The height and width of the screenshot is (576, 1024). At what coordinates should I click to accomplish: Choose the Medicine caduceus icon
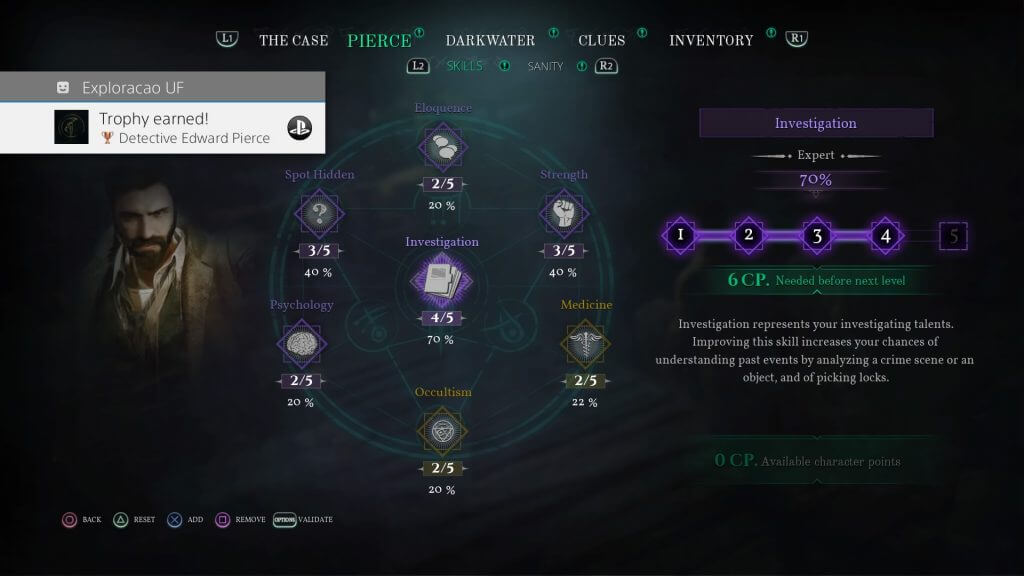click(586, 343)
